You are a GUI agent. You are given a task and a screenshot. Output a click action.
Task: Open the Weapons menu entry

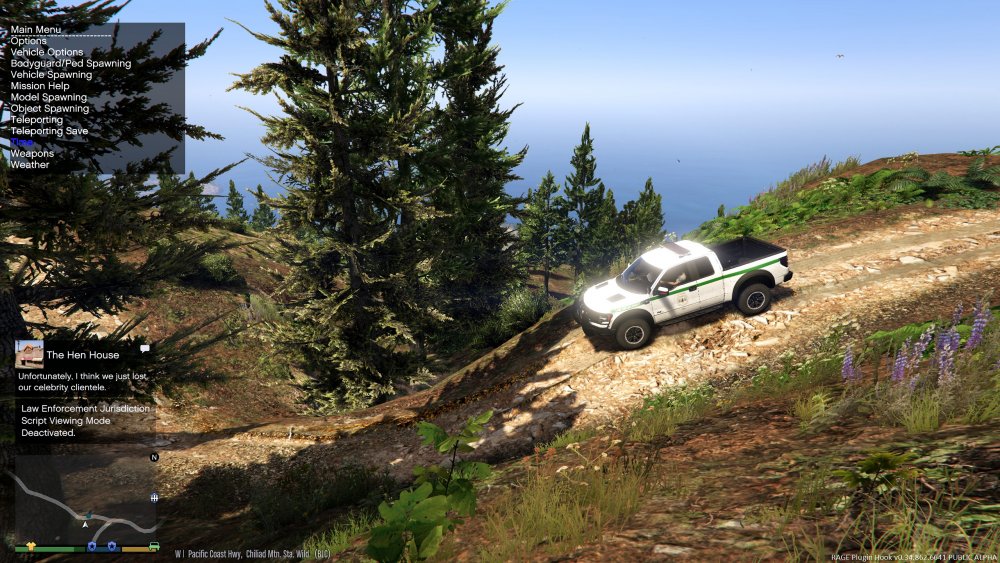tap(32, 154)
